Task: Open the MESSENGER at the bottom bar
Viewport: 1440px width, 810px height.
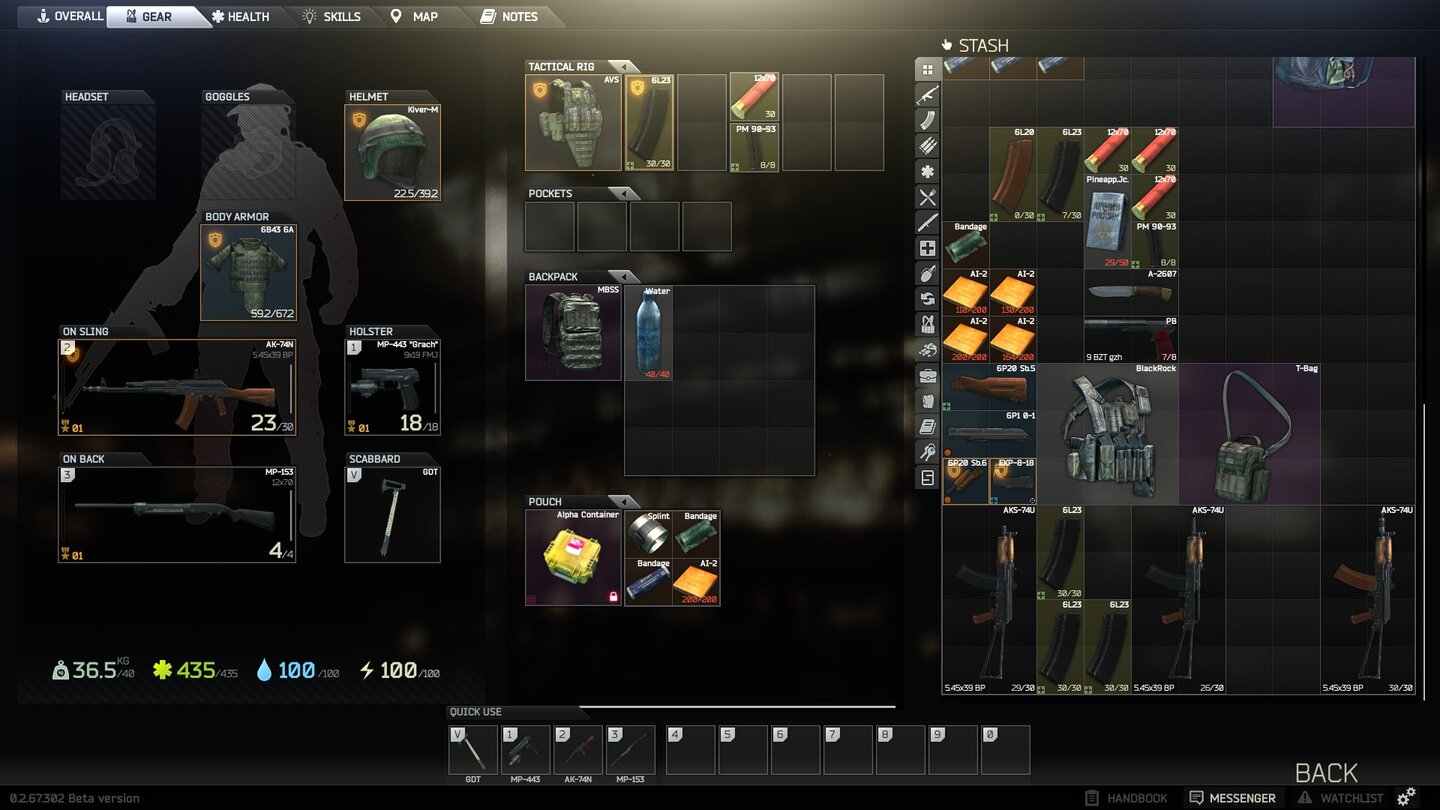Action: pos(1232,797)
